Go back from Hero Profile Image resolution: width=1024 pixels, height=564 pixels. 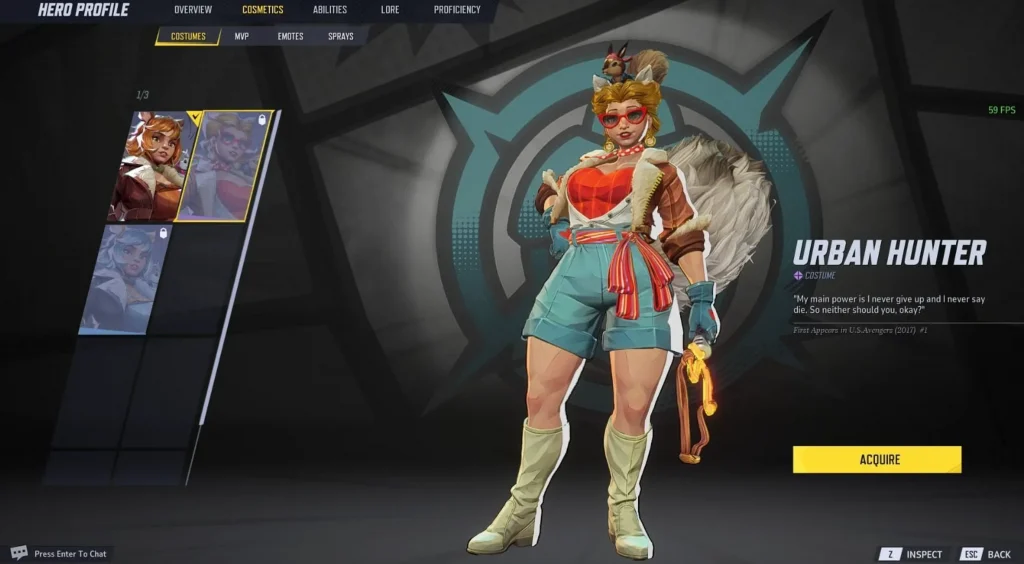[x=986, y=554]
